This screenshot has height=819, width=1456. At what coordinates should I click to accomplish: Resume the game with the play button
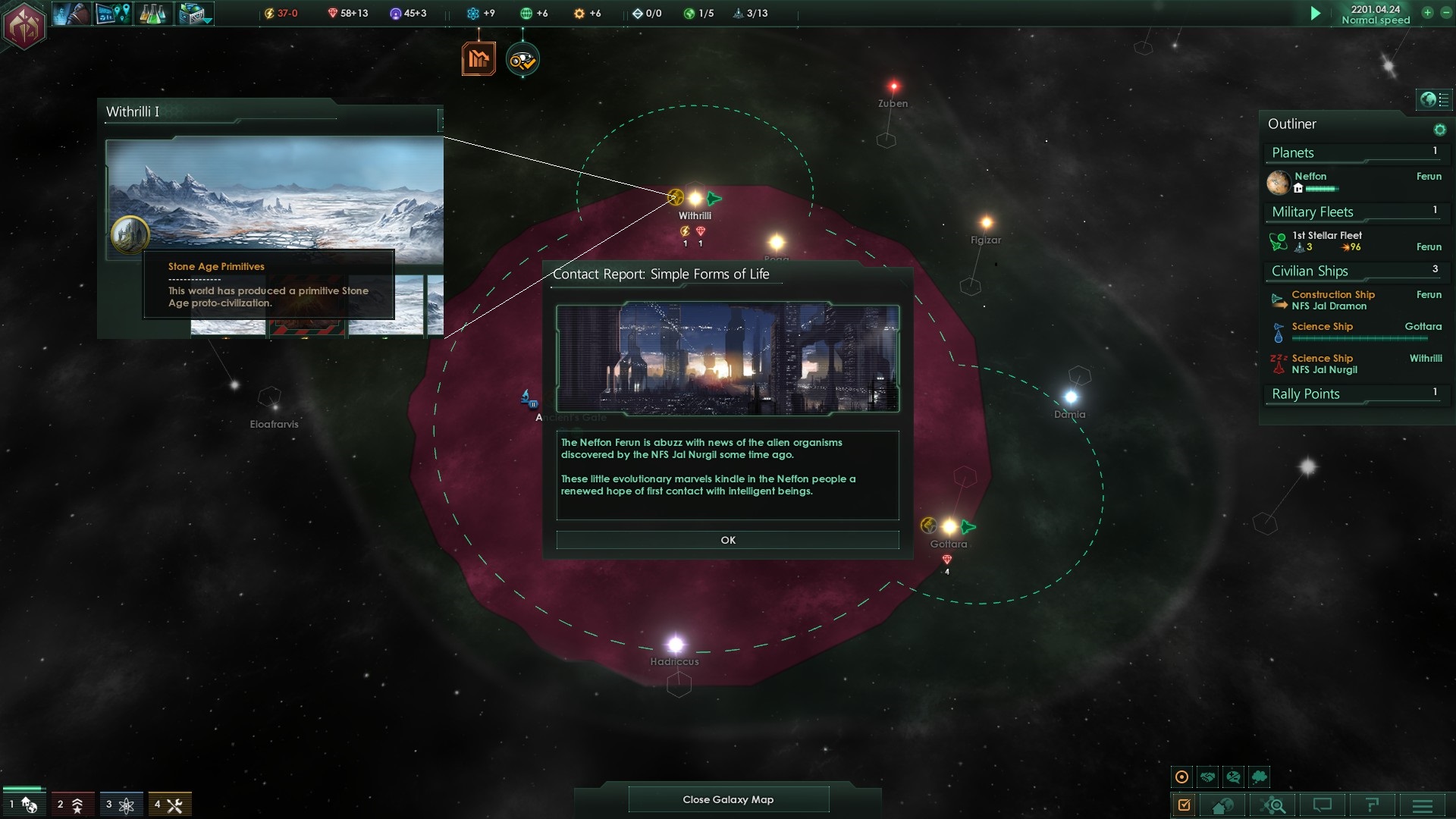pyautogui.click(x=1316, y=14)
